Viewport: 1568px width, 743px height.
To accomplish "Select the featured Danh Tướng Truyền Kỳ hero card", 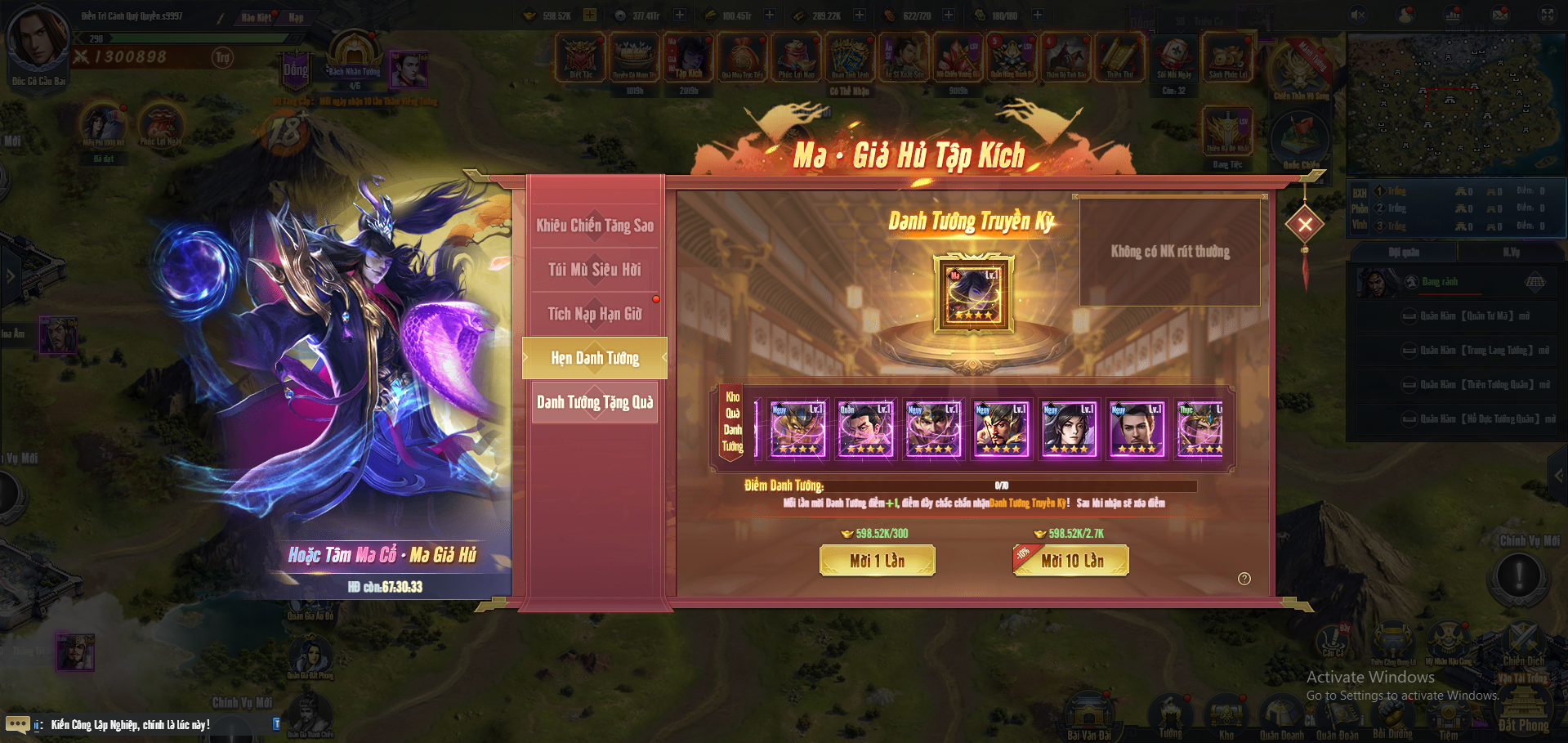I will pos(974,294).
